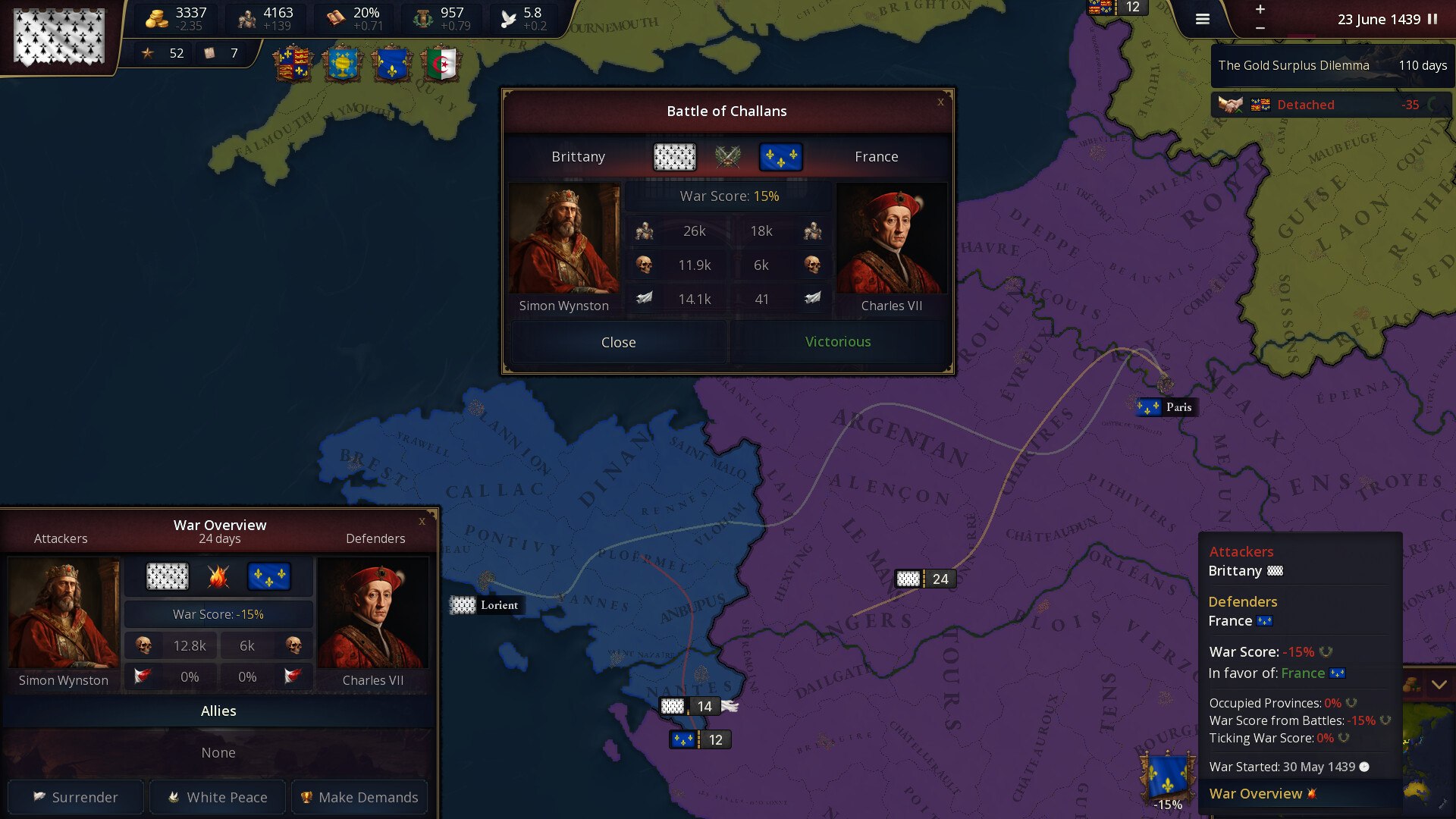Viewport: 1456px width, 819px height.
Task: Inspect manpower via the soldier icon
Action: [x=245, y=18]
